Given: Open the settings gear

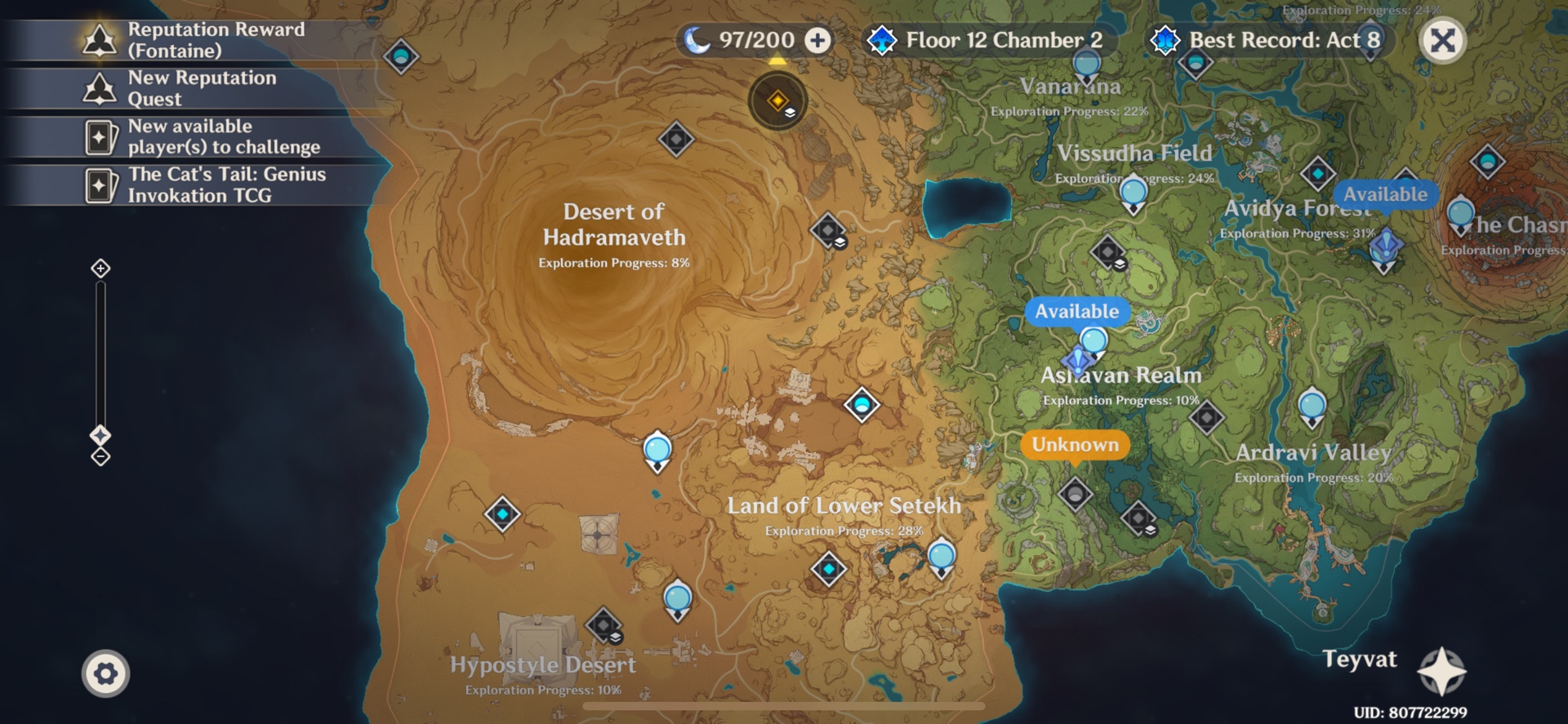Looking at the screenshot, I should [105, 673].
